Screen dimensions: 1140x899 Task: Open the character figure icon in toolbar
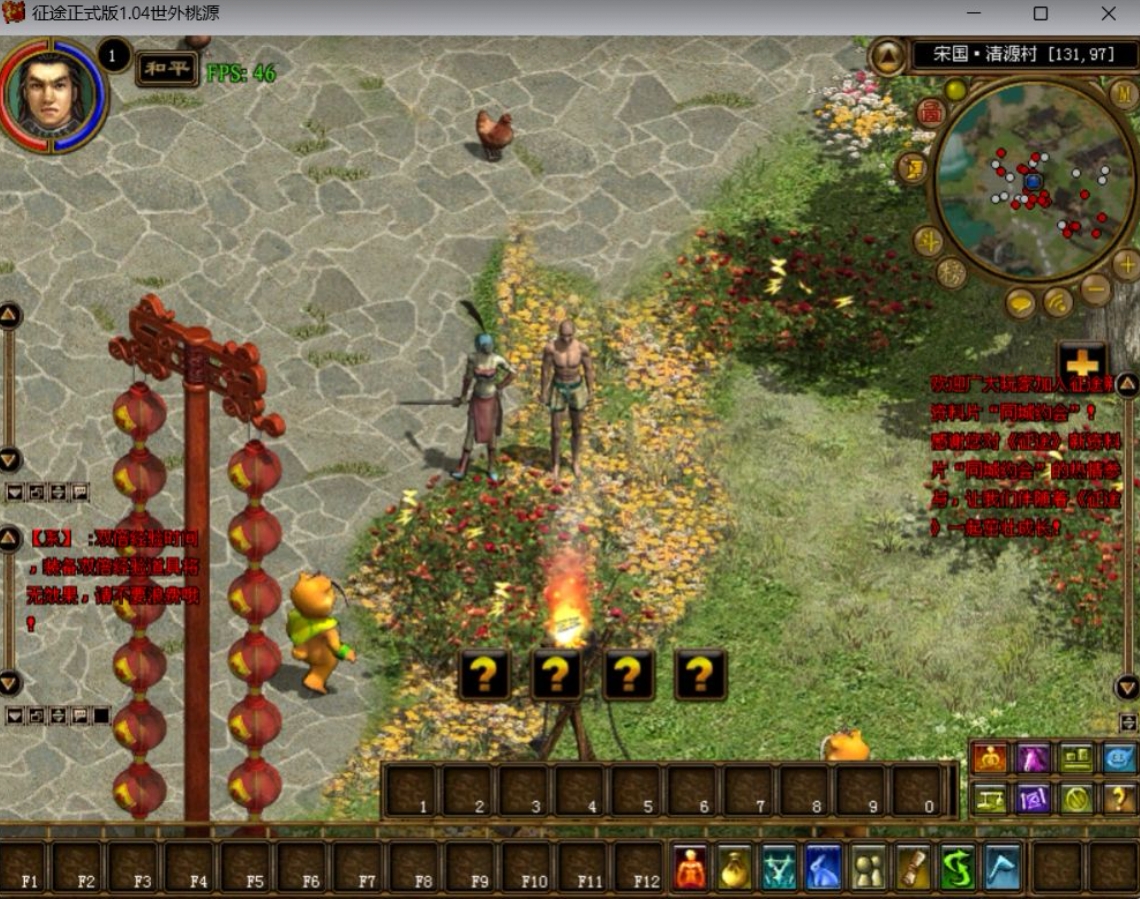(x=690, y=868)
